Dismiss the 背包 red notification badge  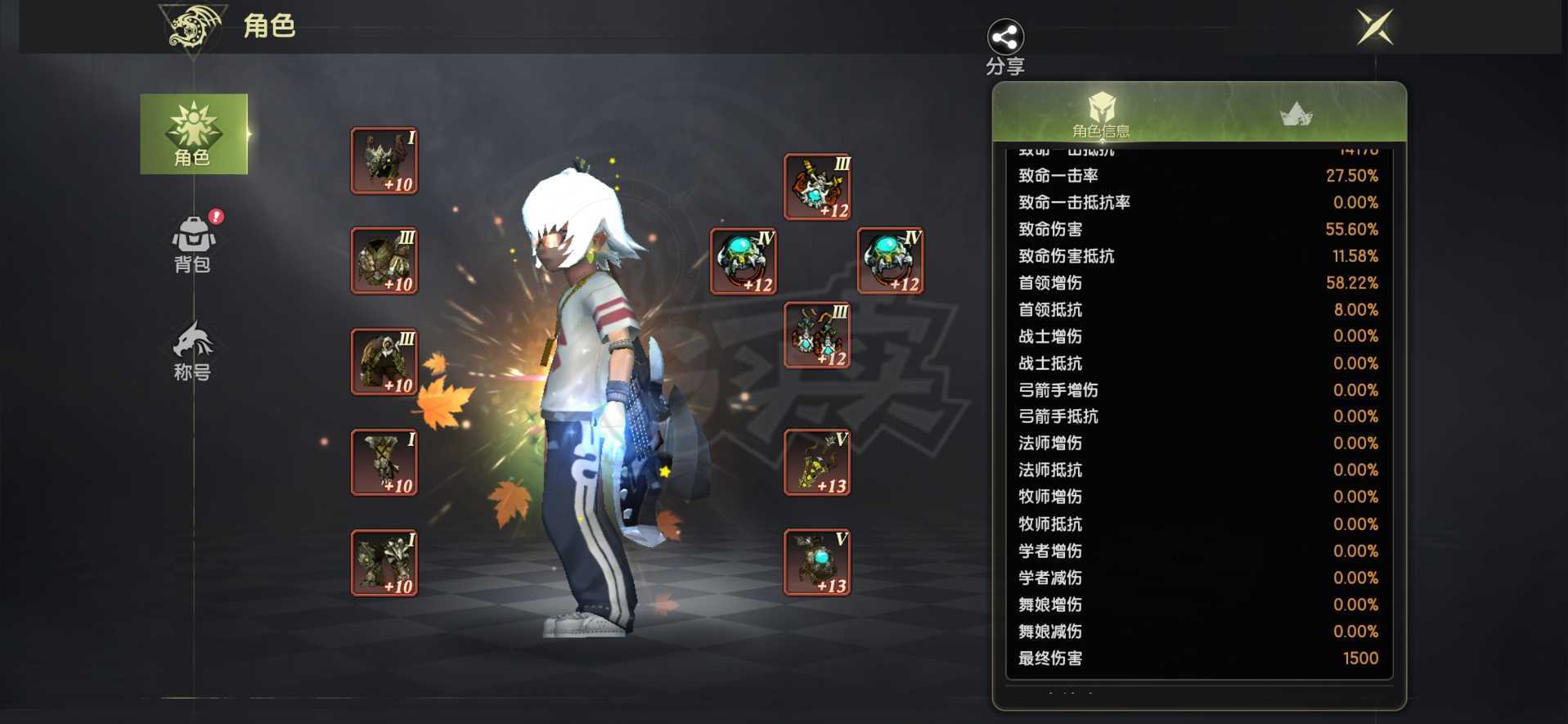pos(214,218)
